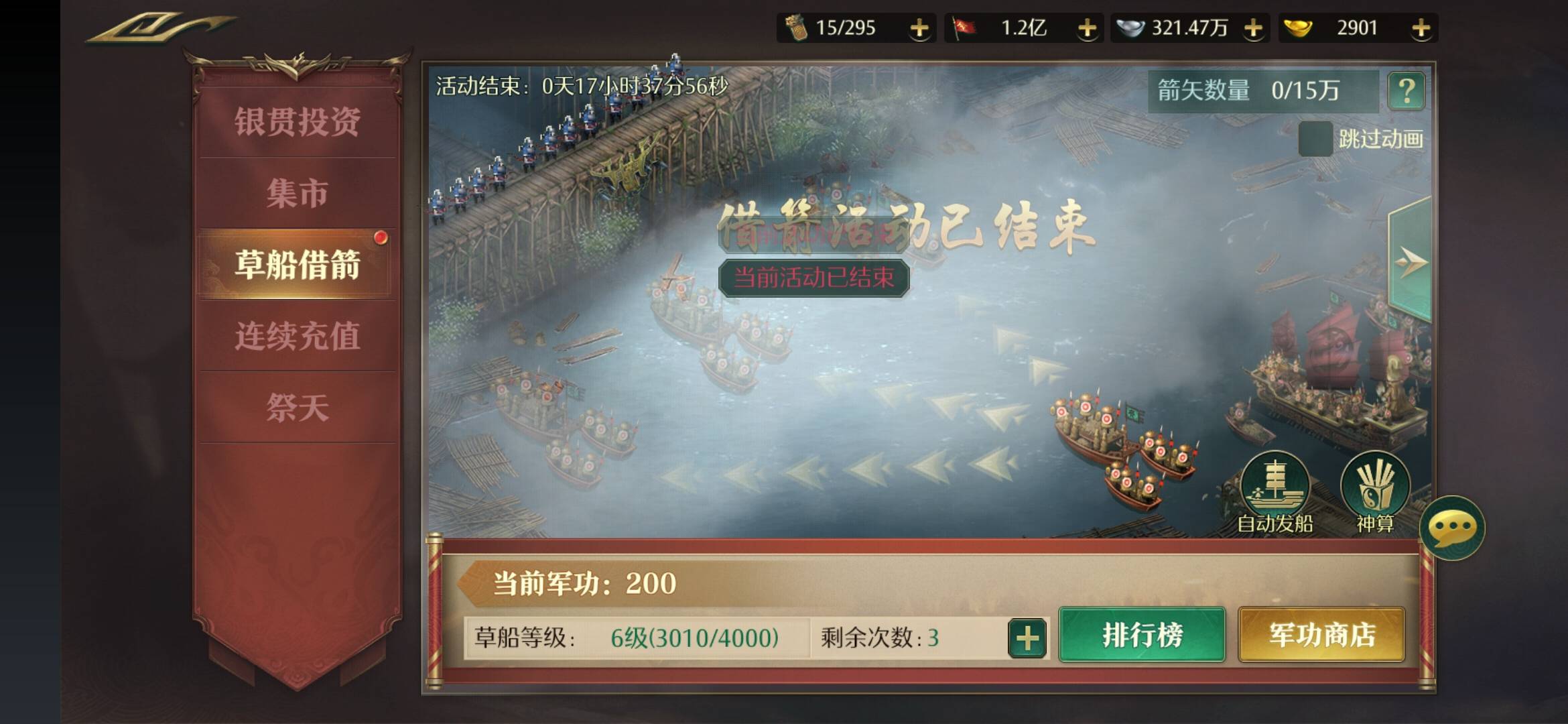1568x724 pixels.
Task: Switch to the 连续充值 tab
Action: coord(297,336)
